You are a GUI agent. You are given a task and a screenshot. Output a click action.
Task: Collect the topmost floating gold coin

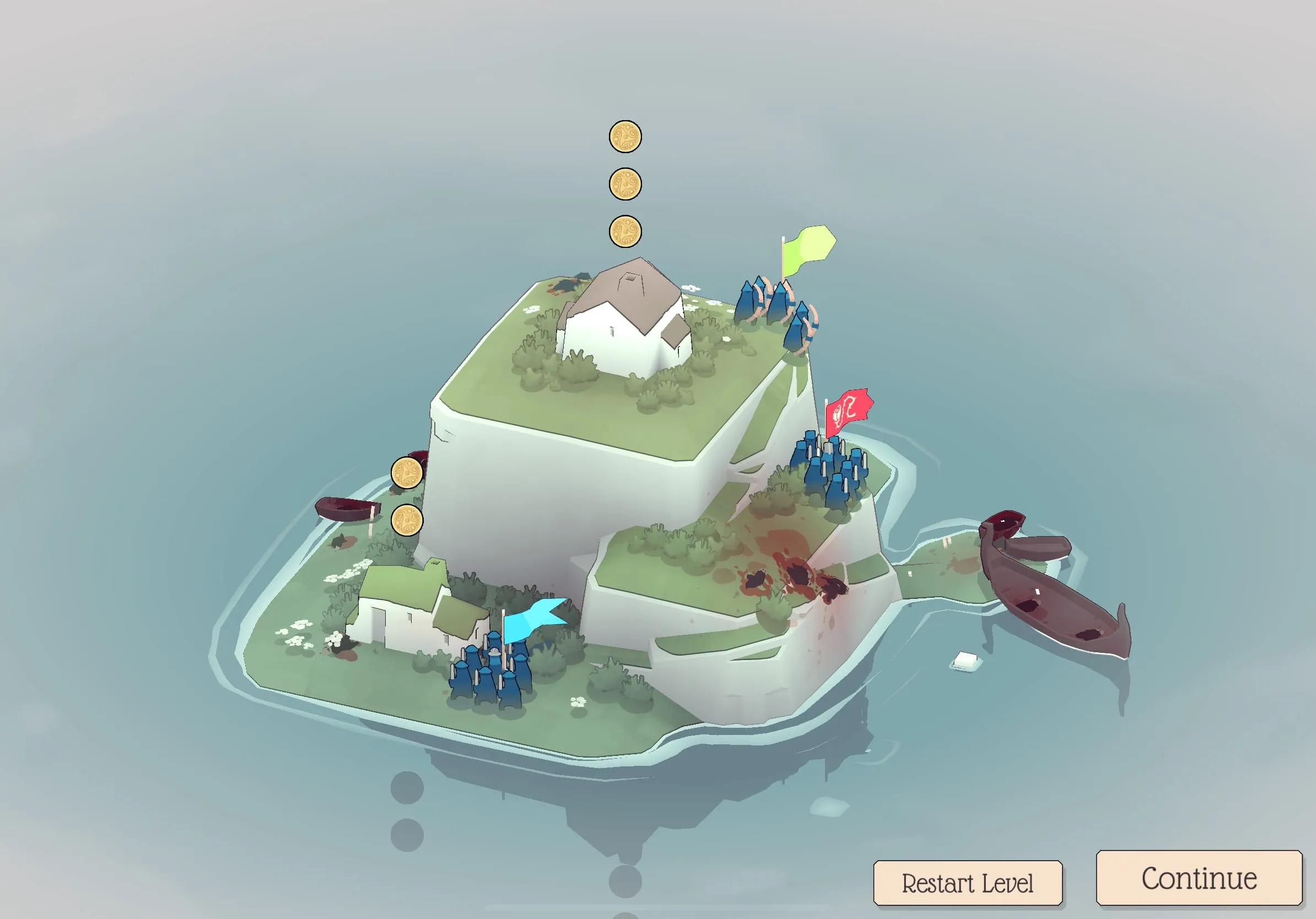click(x=626, y=138)
